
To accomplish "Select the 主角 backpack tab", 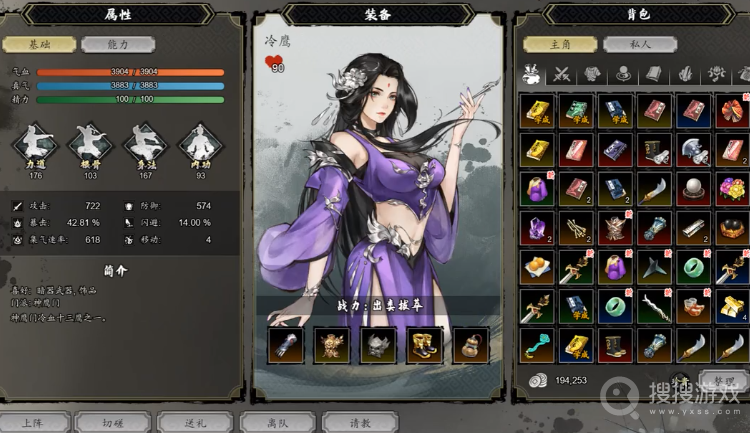I will 558,45.
